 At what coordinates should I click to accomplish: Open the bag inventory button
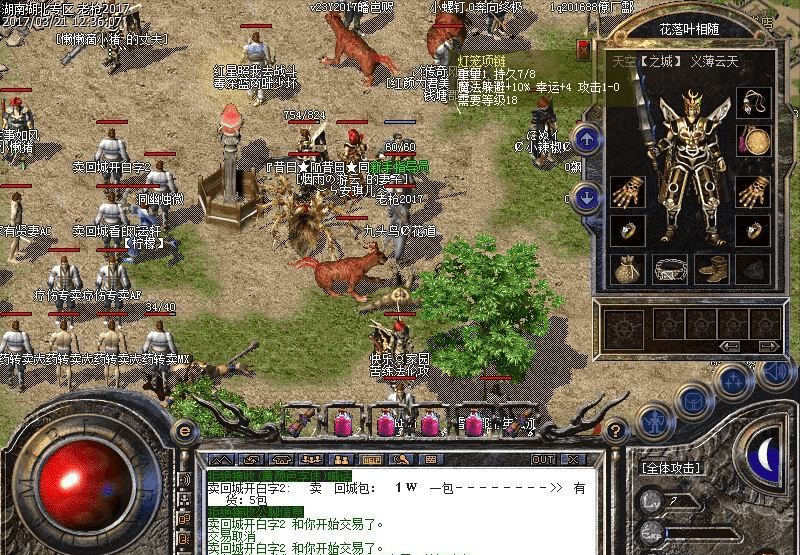point(693,400)
